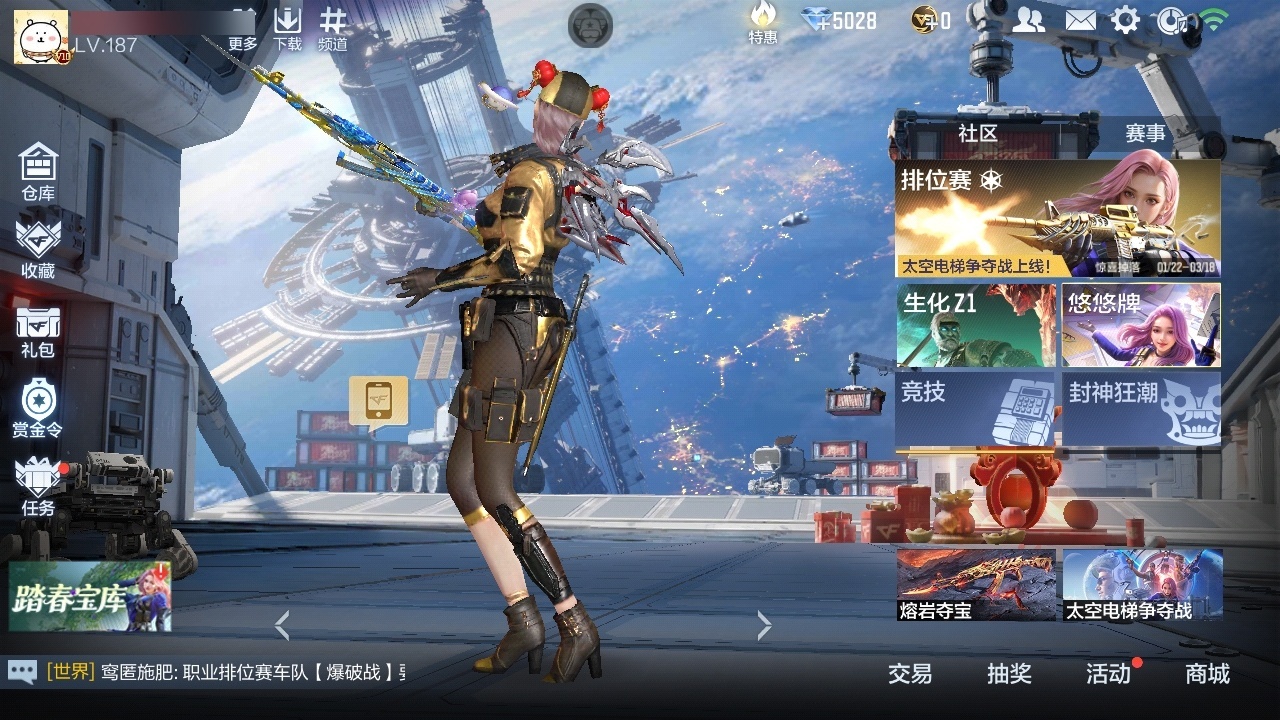This screenshot has height=720, width=1280.
Task: Click the right arrow to rotate character display
Action: (x=763, y=623)
